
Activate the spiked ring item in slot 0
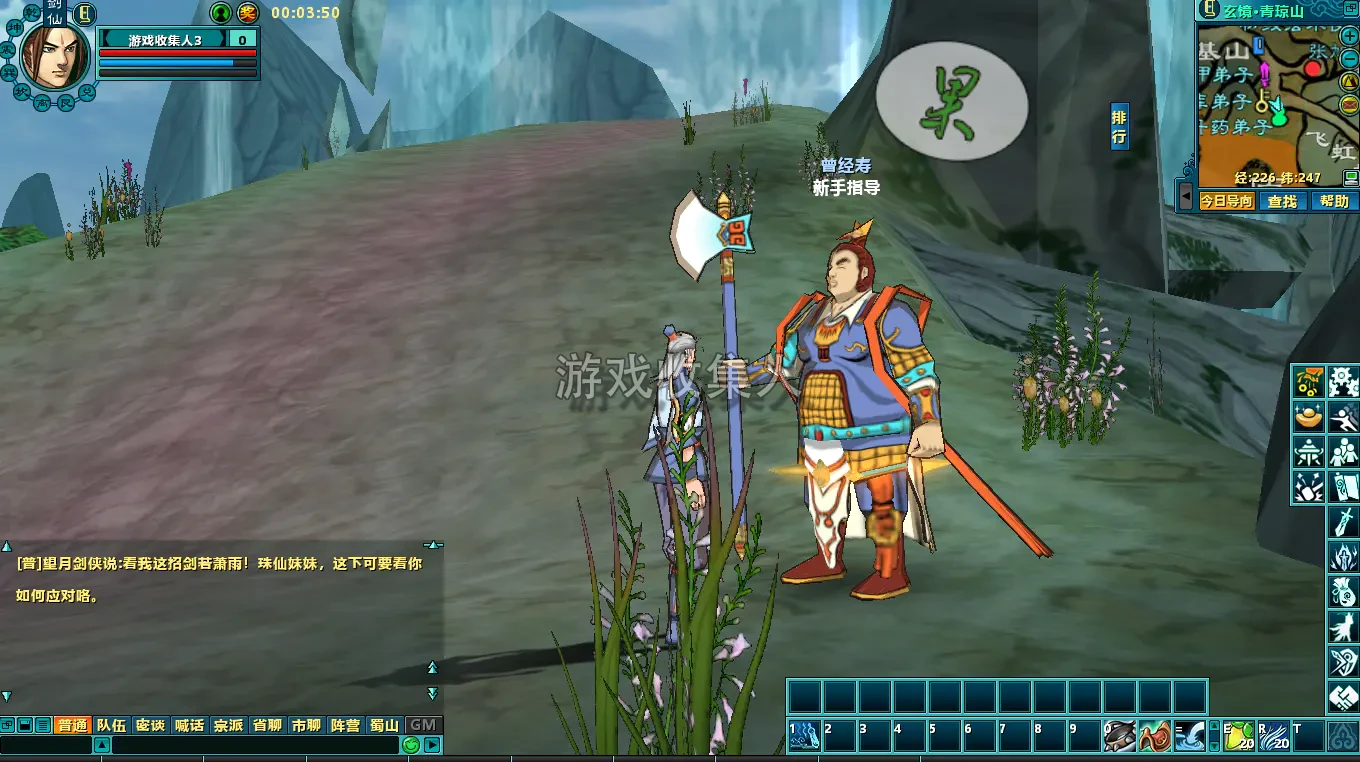[x=1120, y=736]
